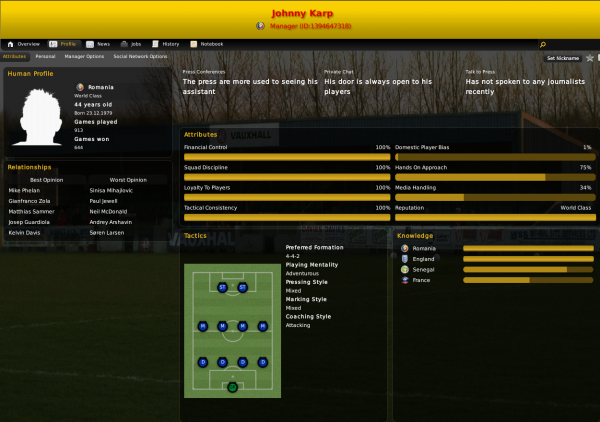The width and height of the screenshot is (600, 422).
Task: Click the Romania nationality link
Action: click(99, 88)
